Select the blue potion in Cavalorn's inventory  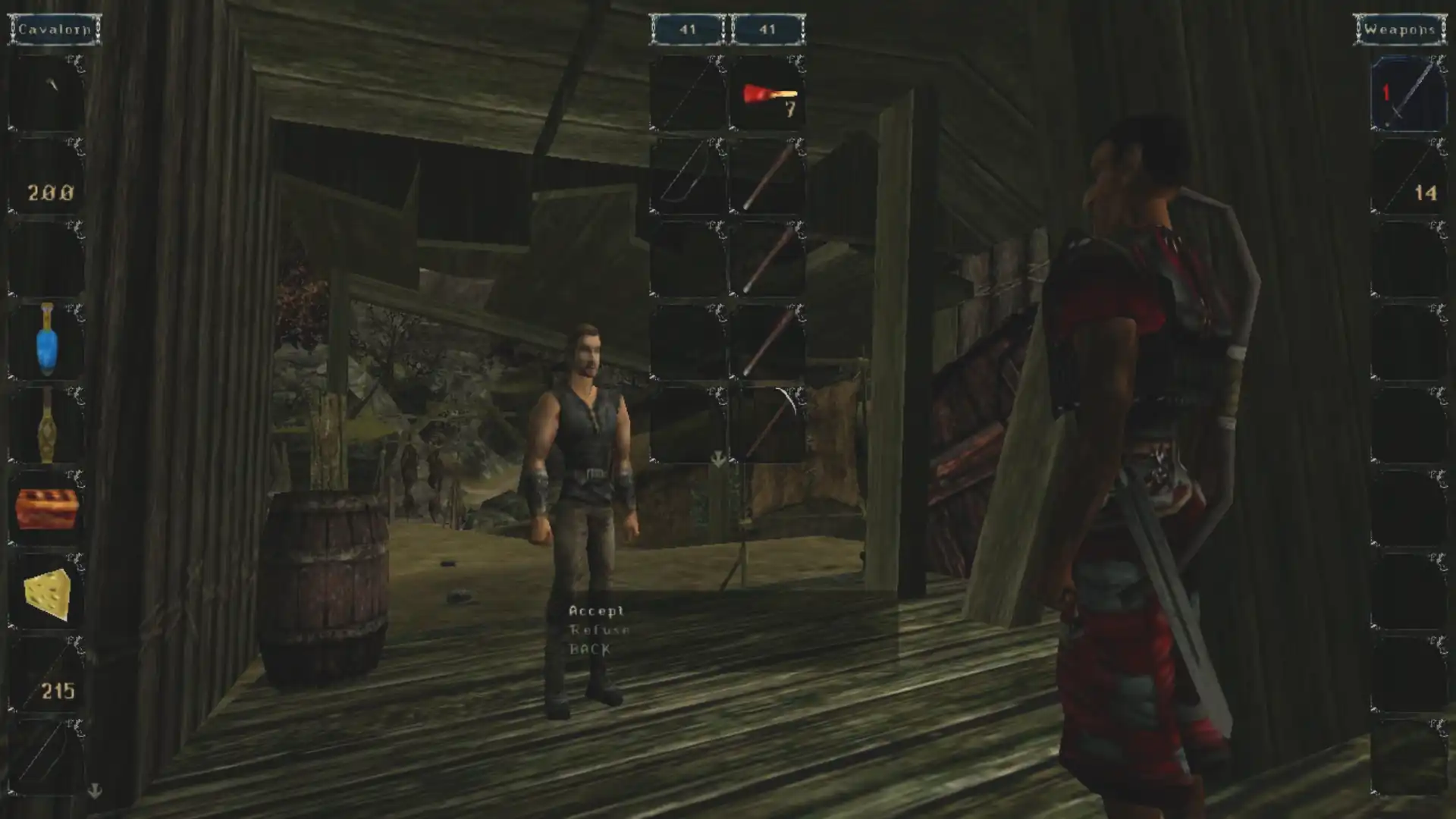coord(47,341)
